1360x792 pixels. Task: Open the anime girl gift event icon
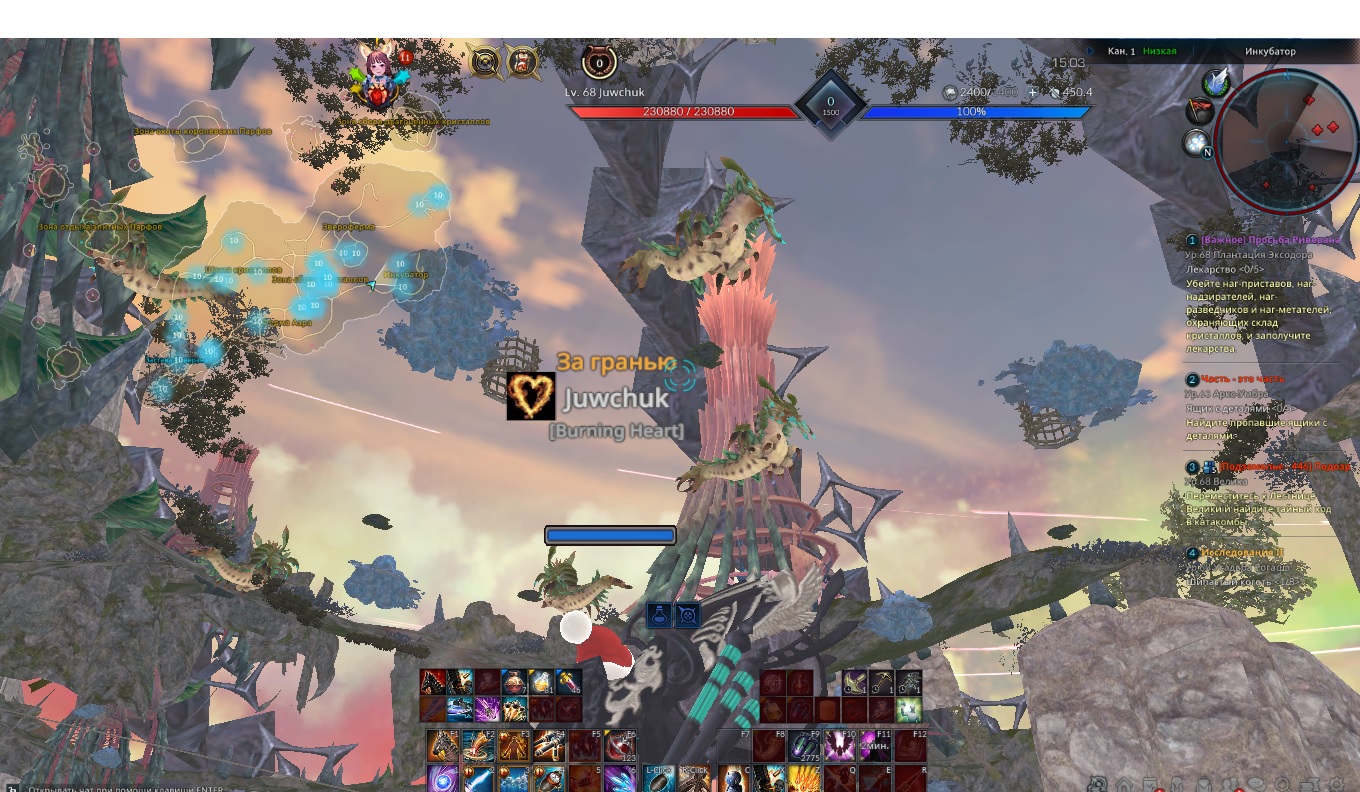click(x=378, y=78)
